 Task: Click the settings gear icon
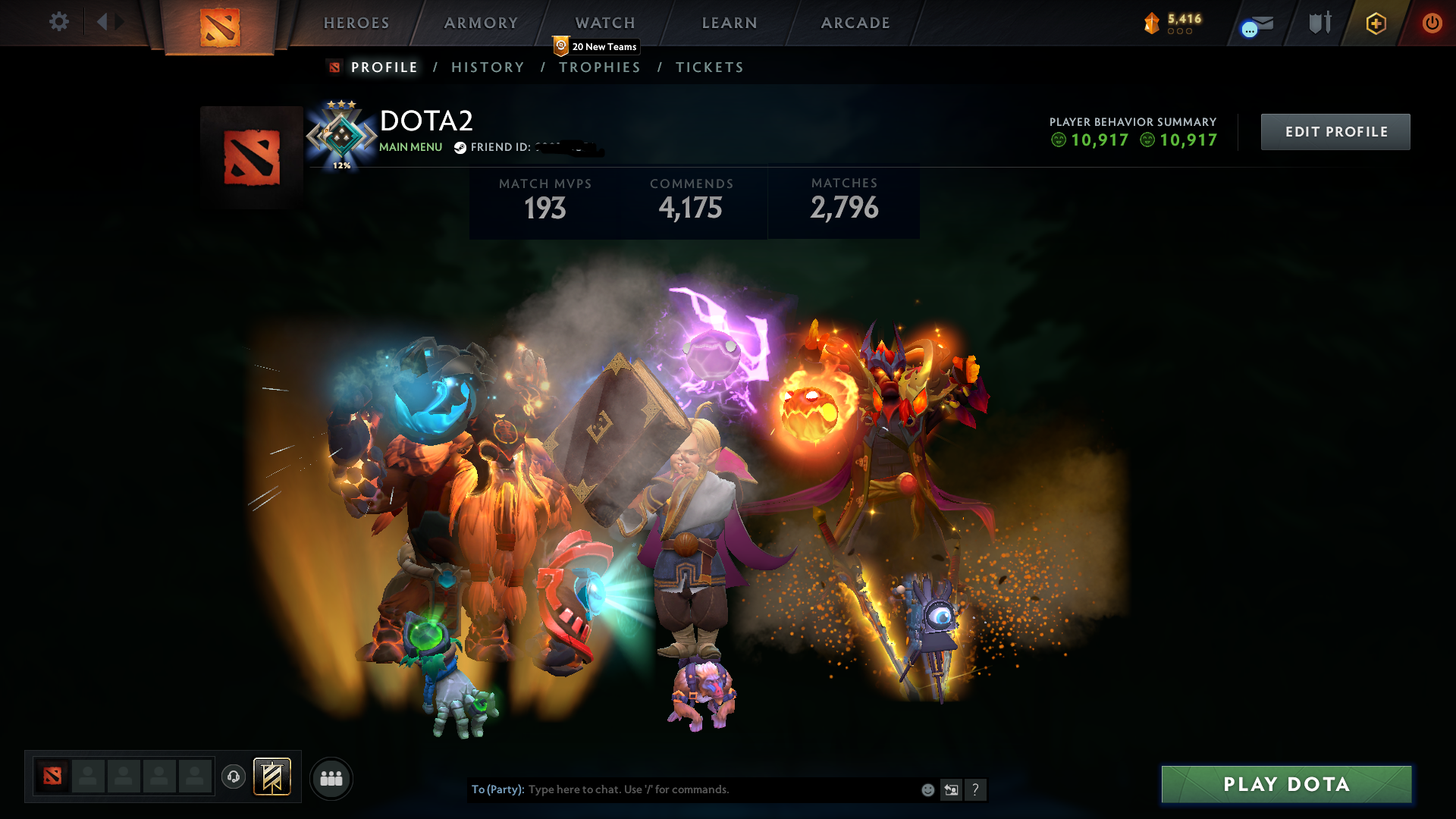(59, 22)
